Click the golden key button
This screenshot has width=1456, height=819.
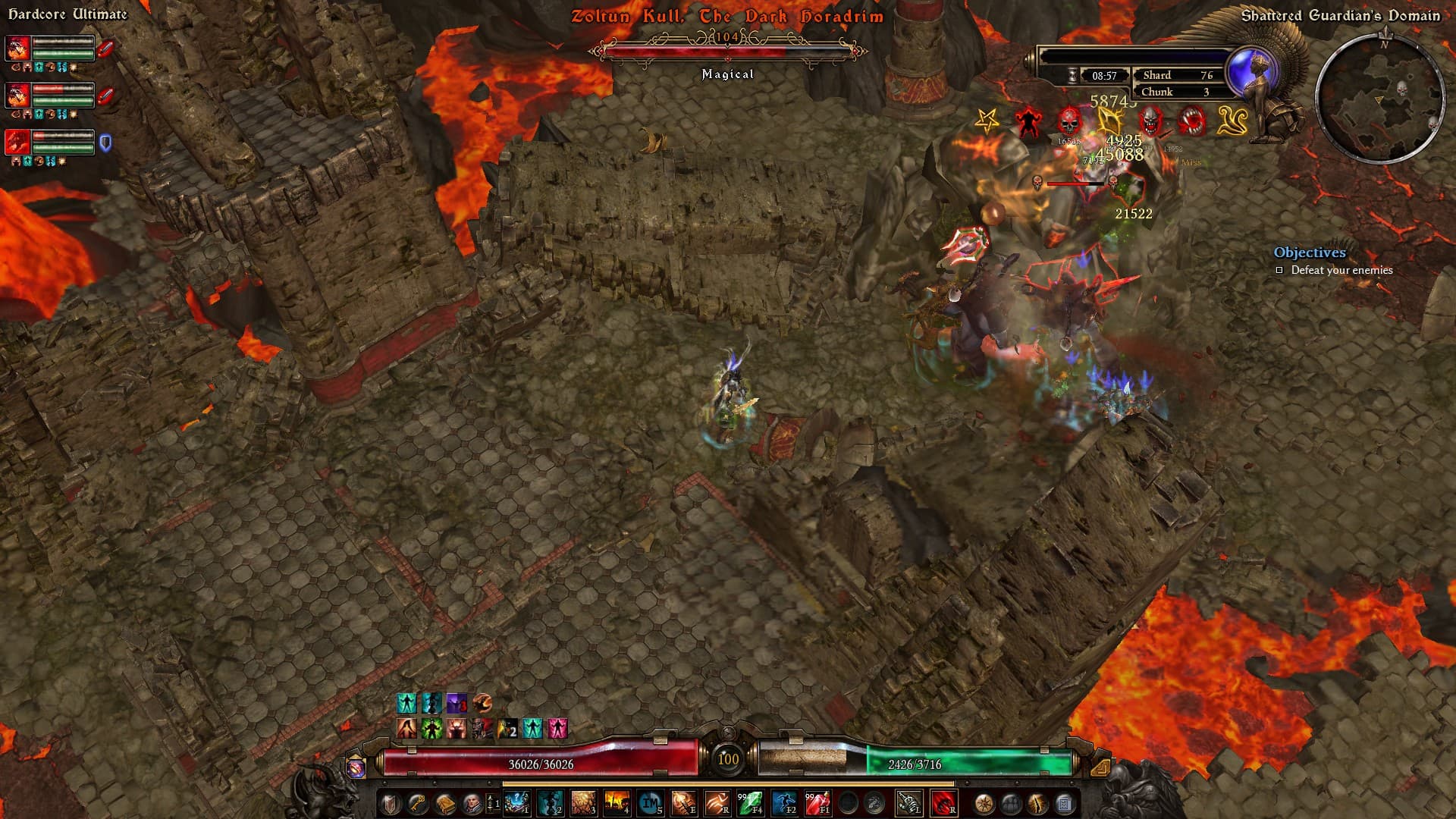417,803
